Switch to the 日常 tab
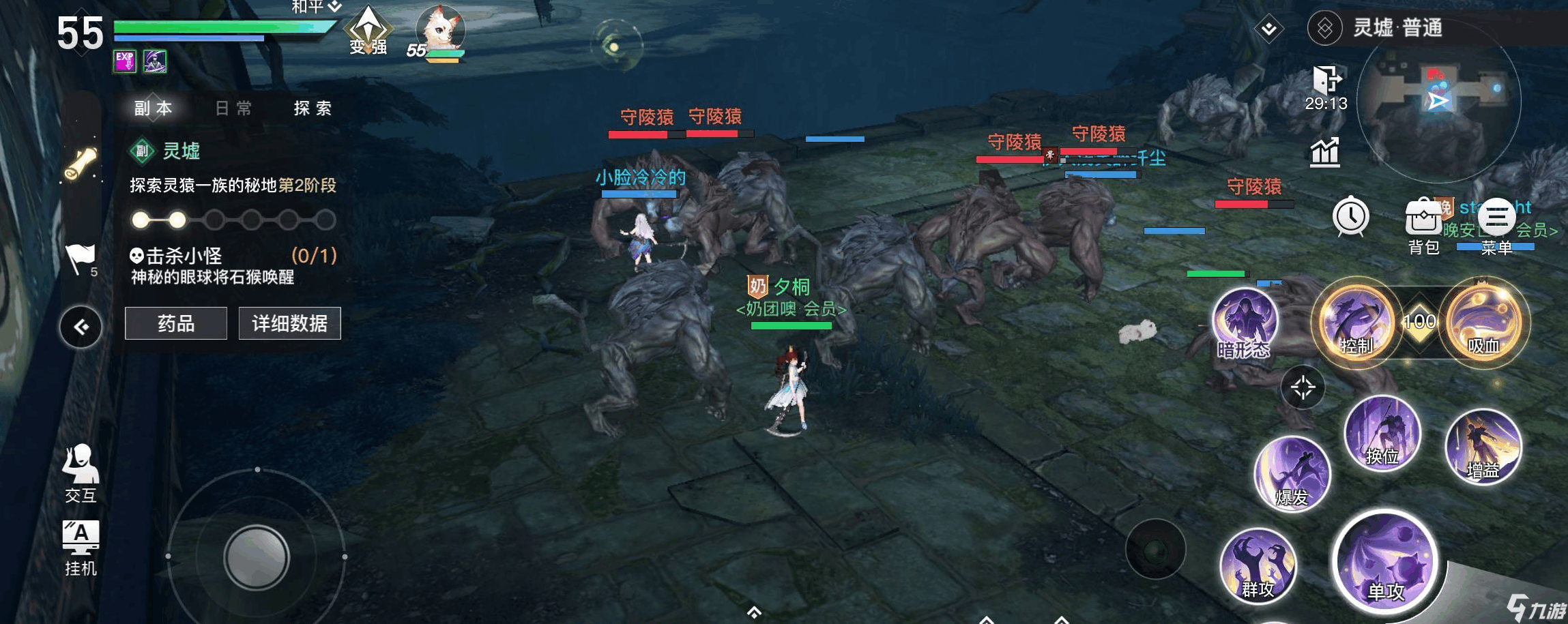1568x624 pixels. [x=232, y=108]
